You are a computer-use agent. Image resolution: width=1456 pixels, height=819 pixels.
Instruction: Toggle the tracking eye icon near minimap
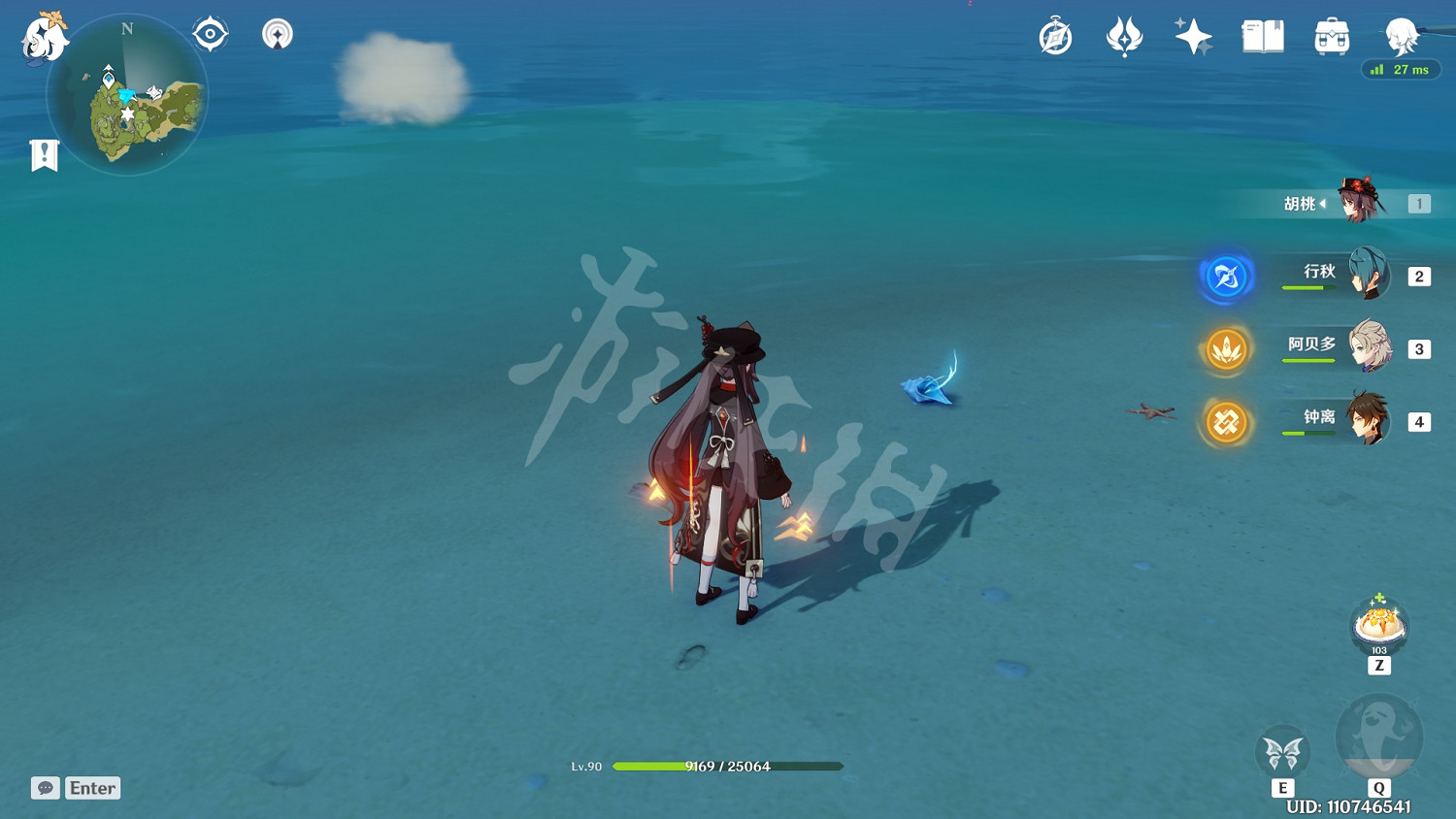pos(210,32)
